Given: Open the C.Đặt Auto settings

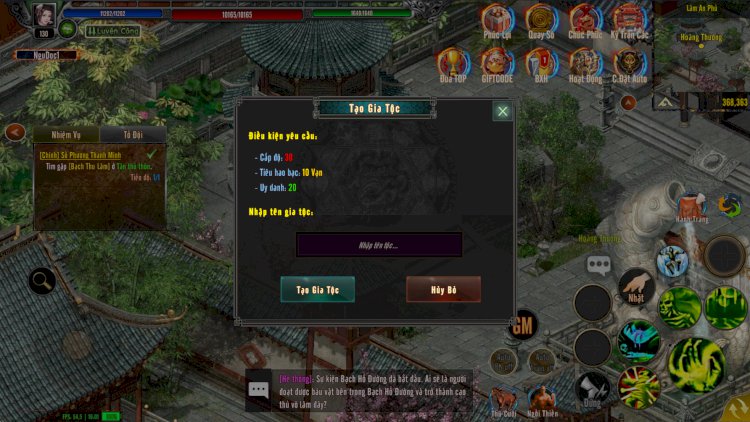Looking at the screenshot, I should (629, 65).
